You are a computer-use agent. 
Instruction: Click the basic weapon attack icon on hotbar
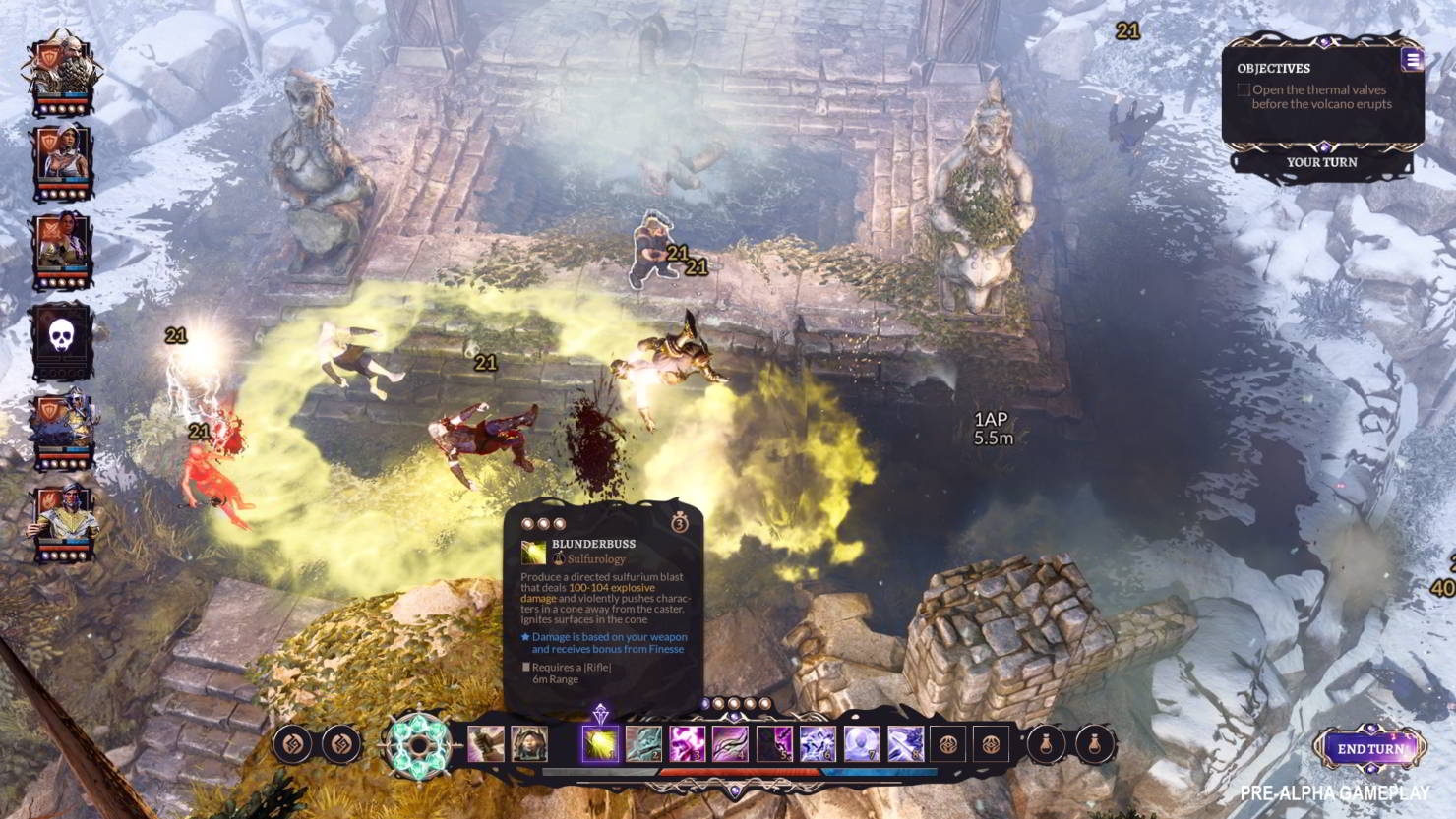483,745
